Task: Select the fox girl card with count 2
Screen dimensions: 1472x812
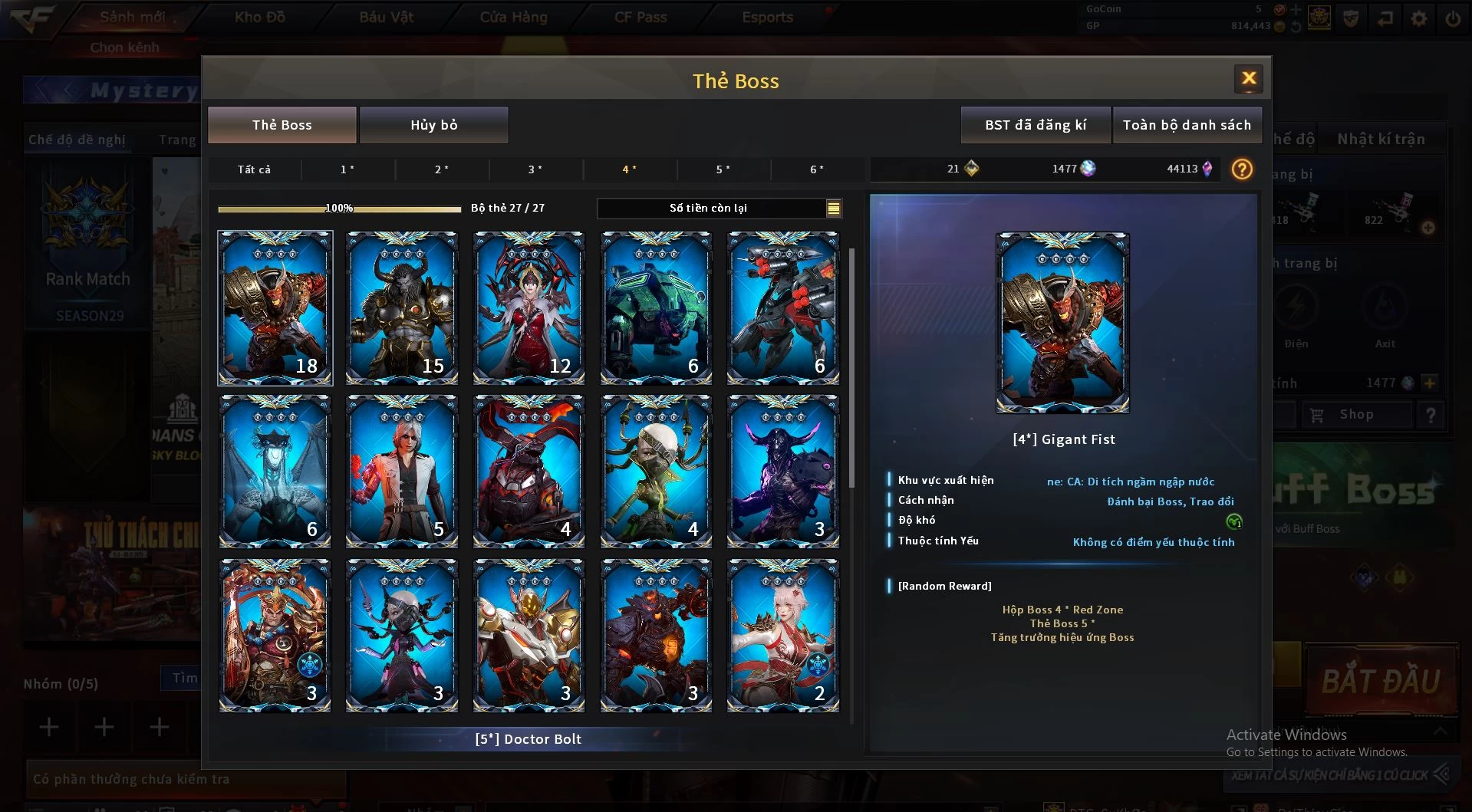Action: point(782,635)
